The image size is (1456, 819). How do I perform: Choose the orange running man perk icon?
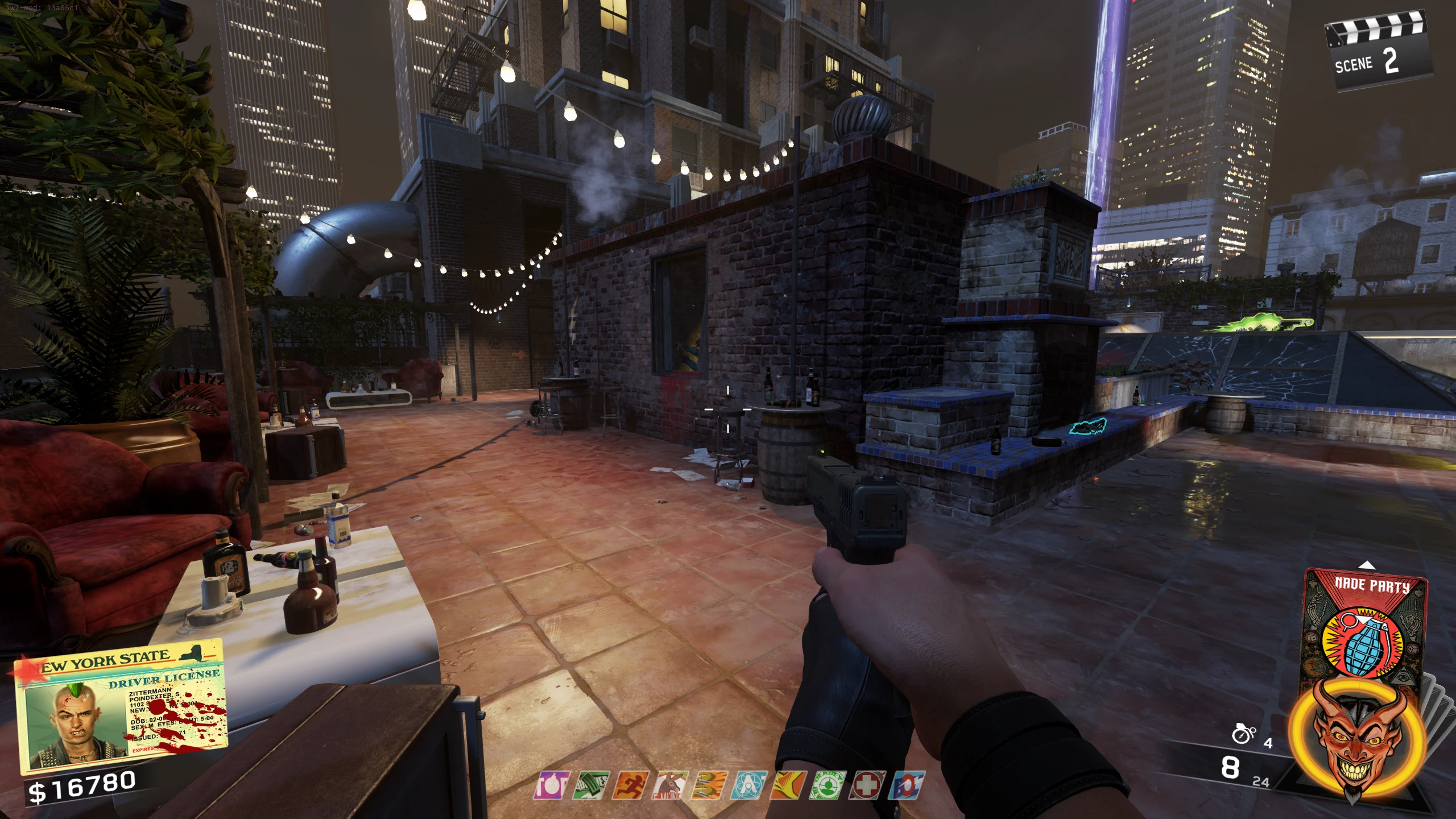point(631,785)
